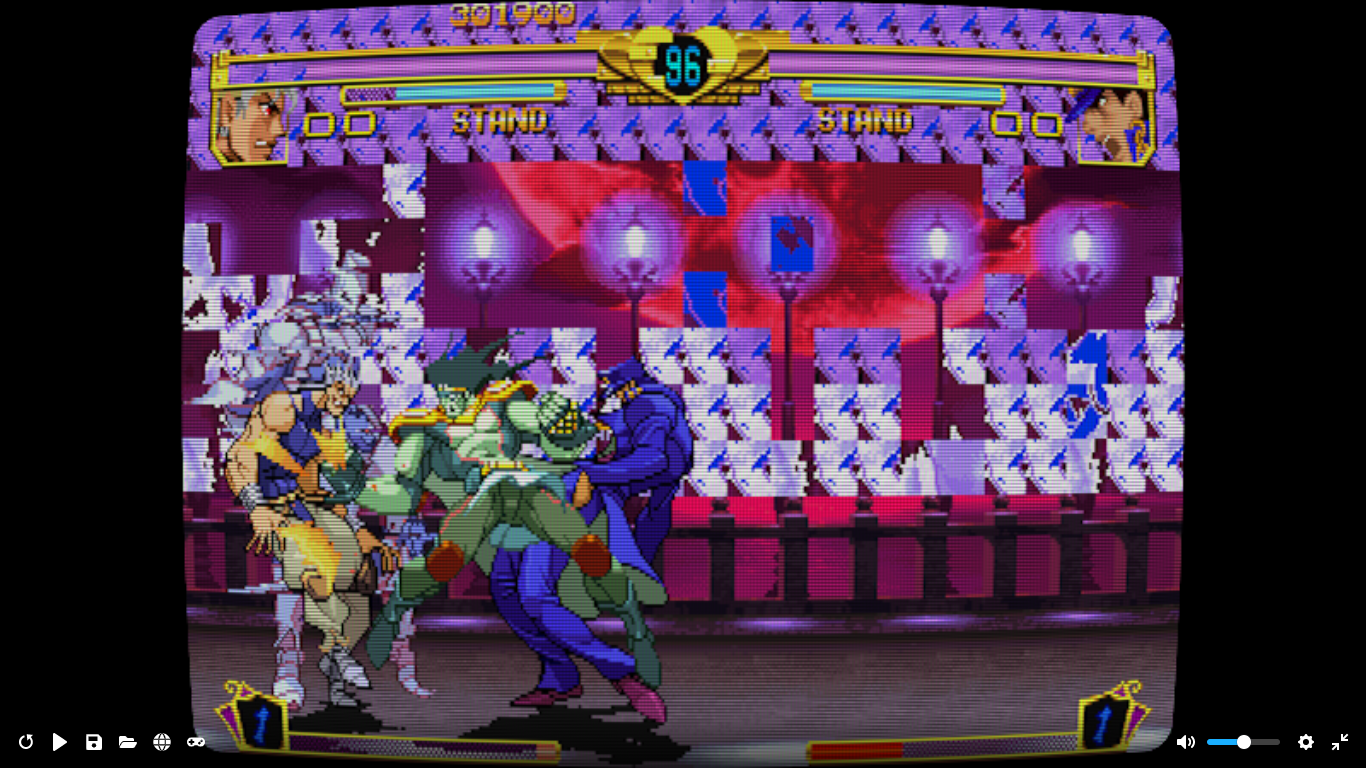Viewport: 1366px width, 768px height.
Task: Resume emulation with the play button
Action: (x=59, y=742)
